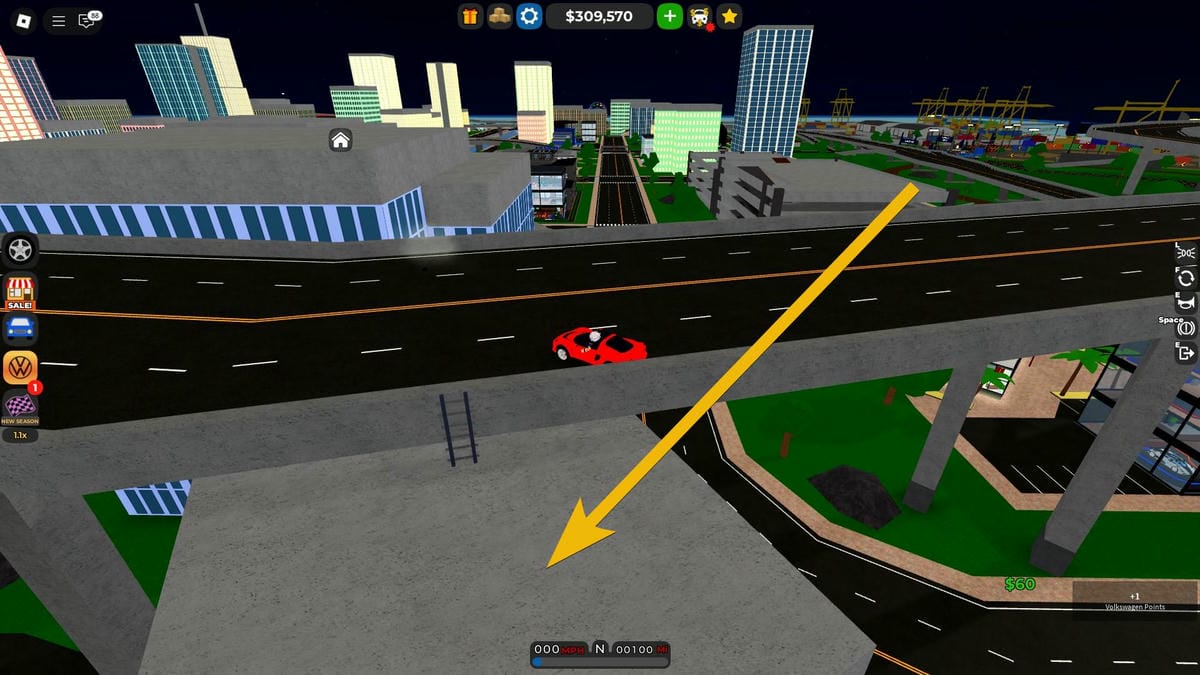Open the blue car garage icon
1200x675 pixels.
point(20,328)
